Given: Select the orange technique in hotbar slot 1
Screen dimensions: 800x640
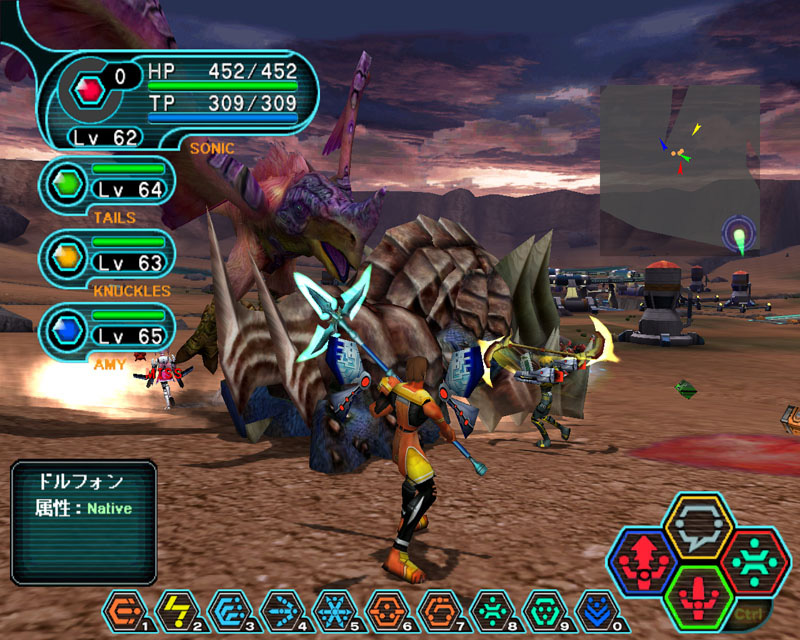Looking at the screenshot, I should point(124,609).
